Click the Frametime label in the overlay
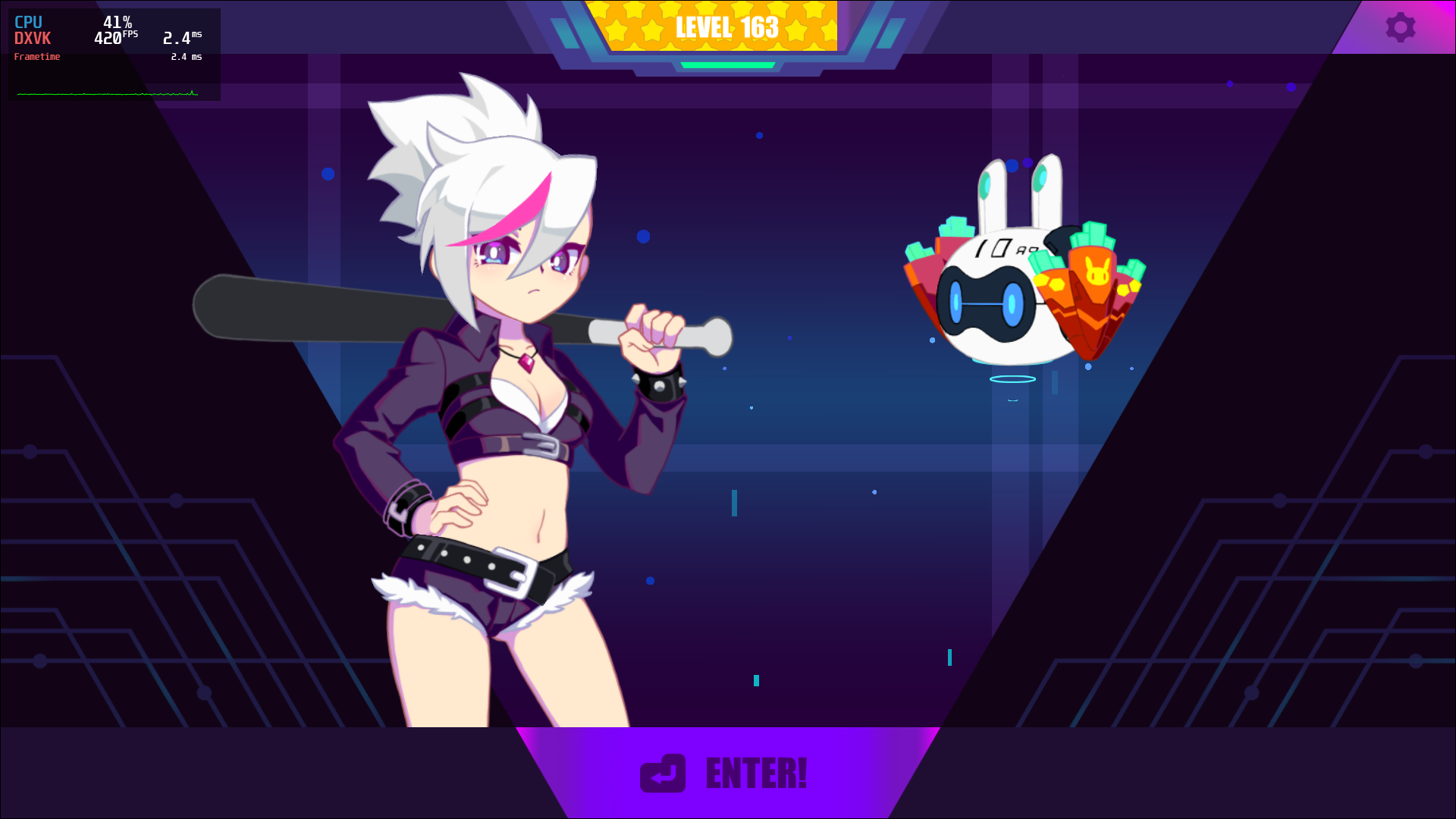This screenshot has height=819, width=1456. pos(36,56)
